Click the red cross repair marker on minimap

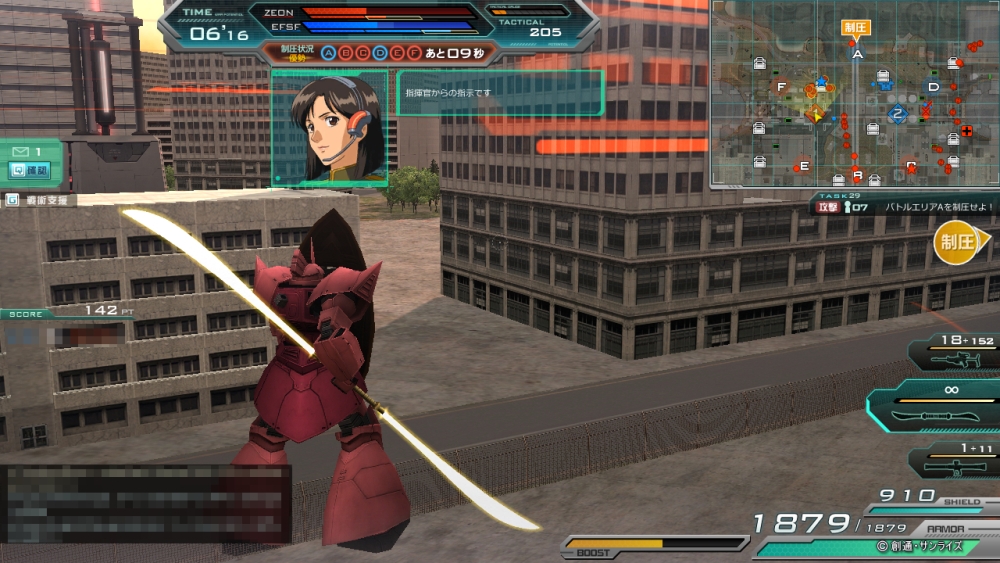[x=966, y=132]
